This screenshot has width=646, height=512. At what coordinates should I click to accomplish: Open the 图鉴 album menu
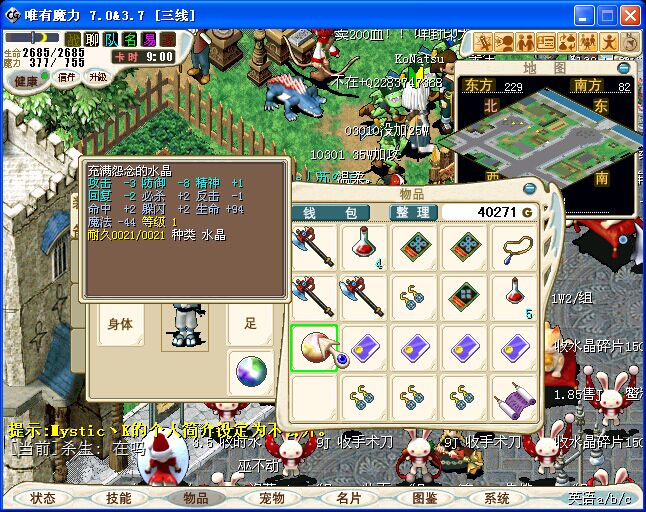(424, 497)
